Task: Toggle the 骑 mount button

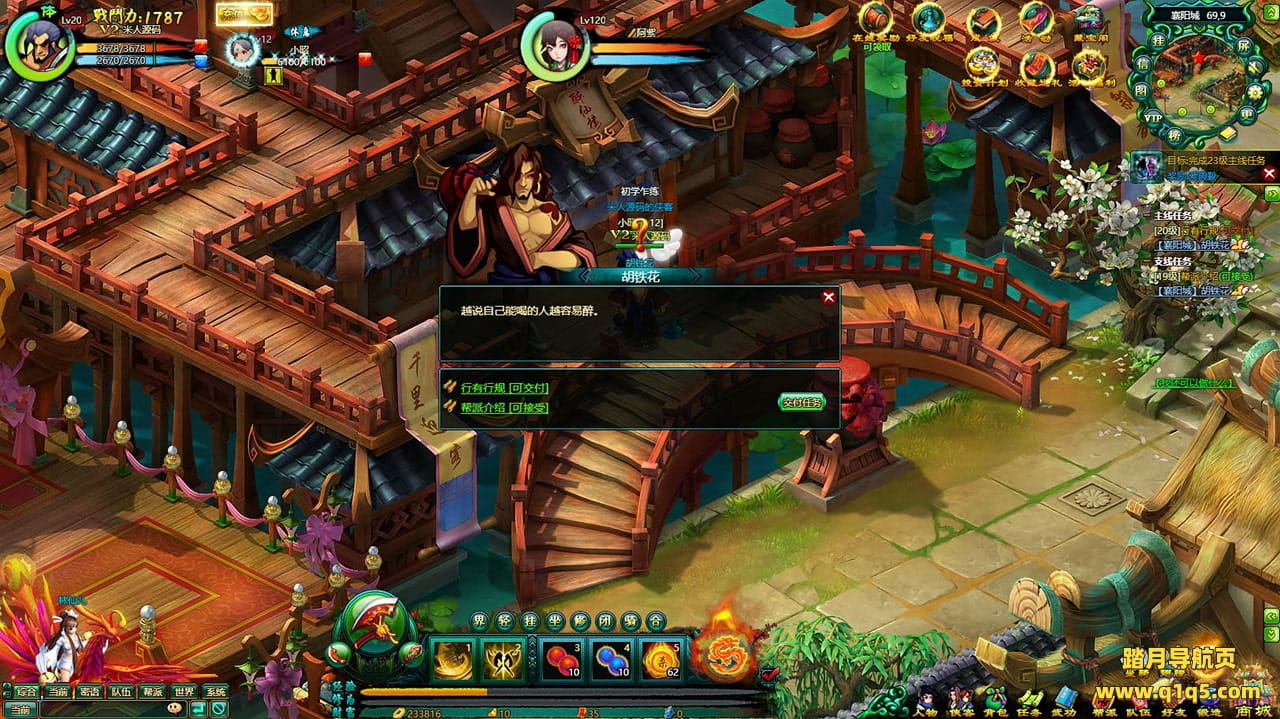Action: click(630, 621)
